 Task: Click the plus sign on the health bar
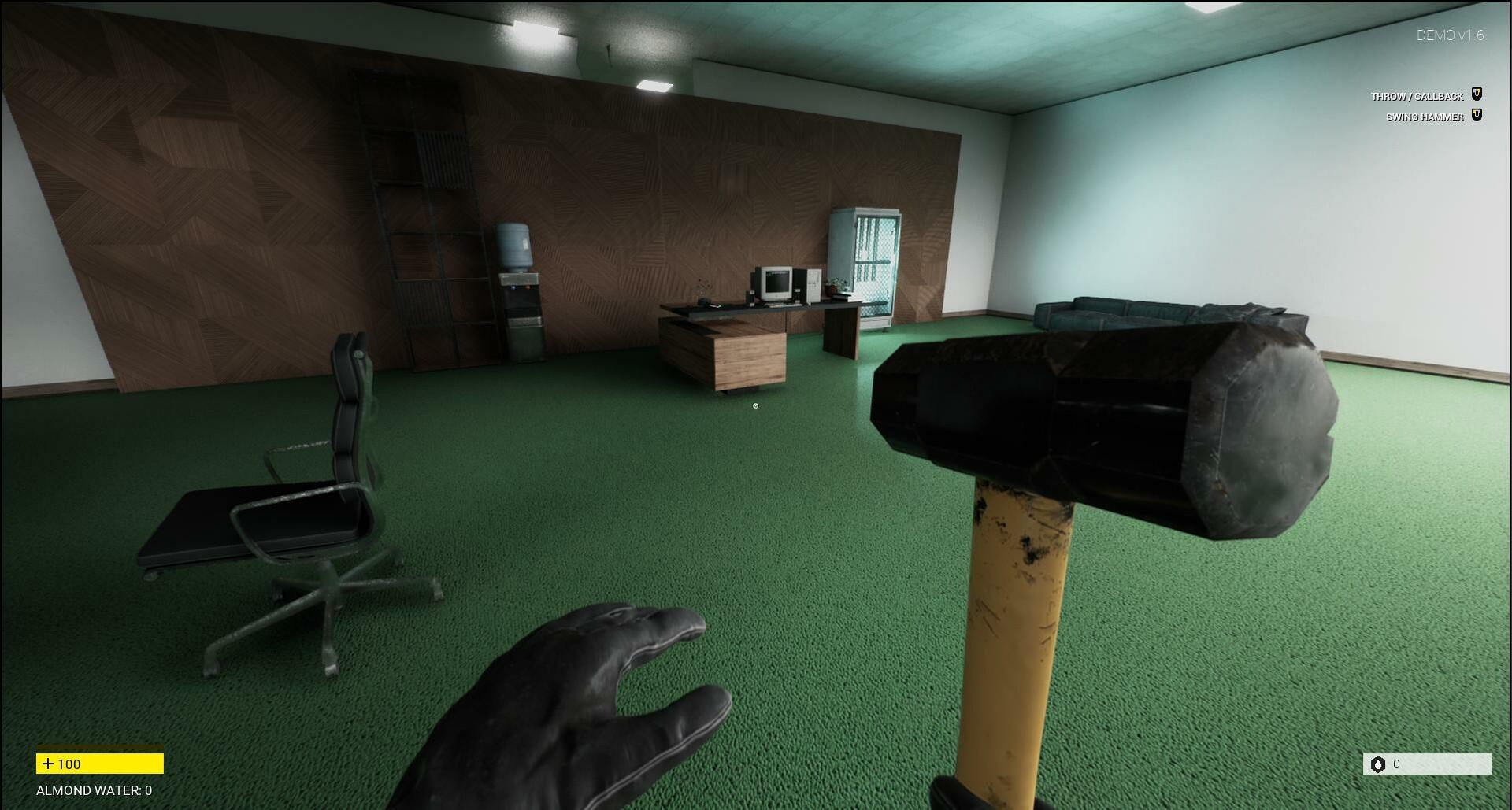coord(50,764)
